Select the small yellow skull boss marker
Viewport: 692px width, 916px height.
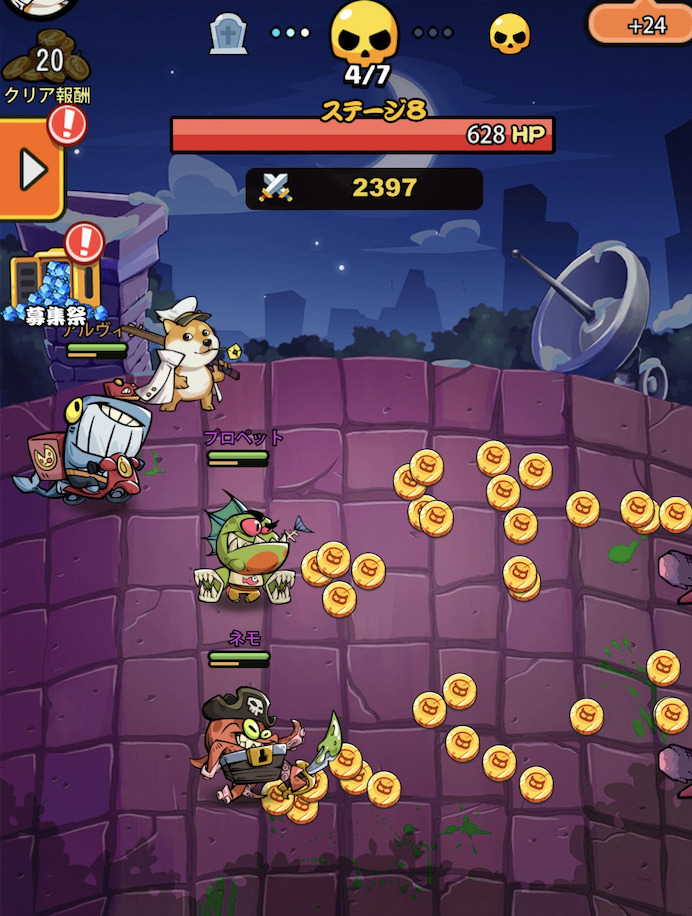tap(509, 34)
